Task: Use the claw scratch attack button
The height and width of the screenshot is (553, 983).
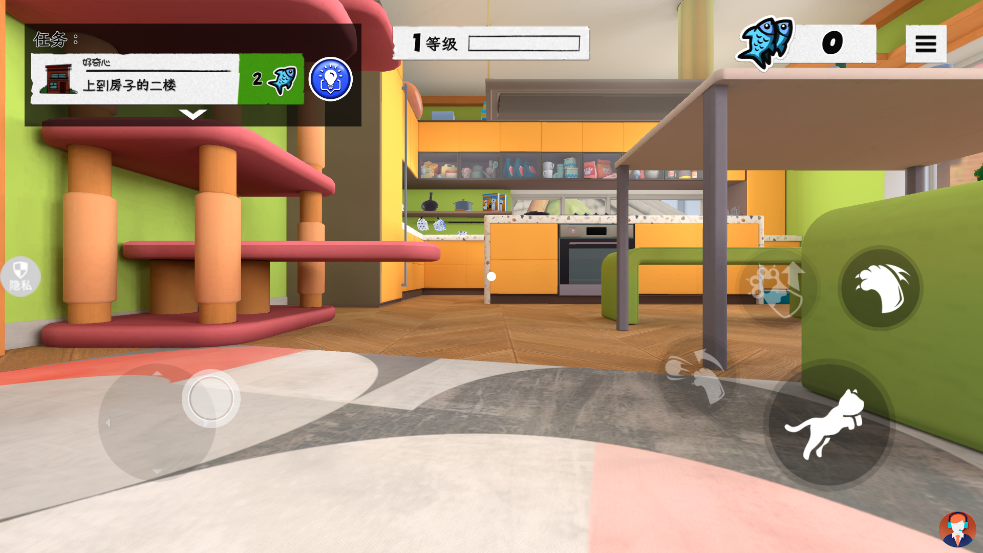Action: 880,288
